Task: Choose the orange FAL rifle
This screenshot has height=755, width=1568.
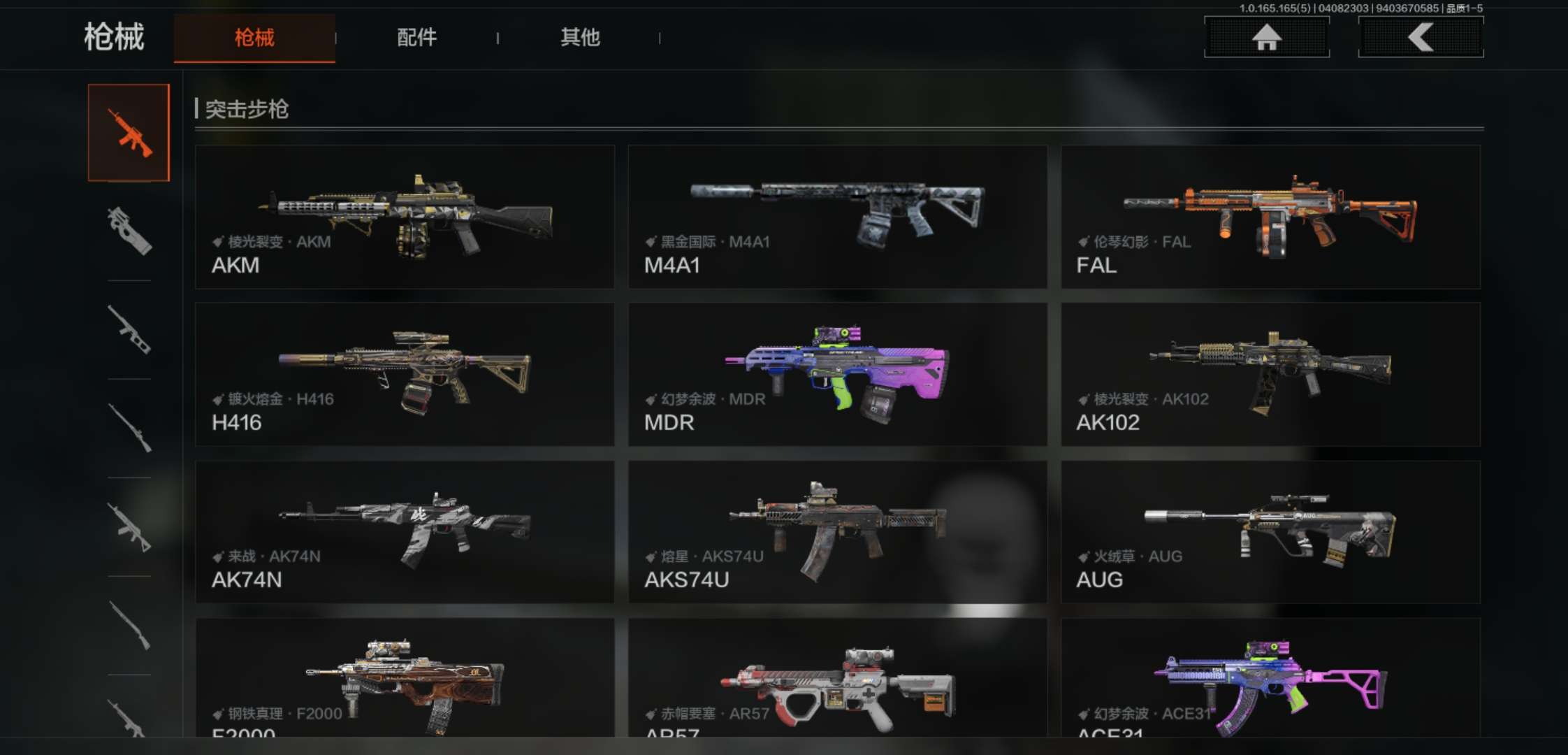Action: click(1270, 217)
